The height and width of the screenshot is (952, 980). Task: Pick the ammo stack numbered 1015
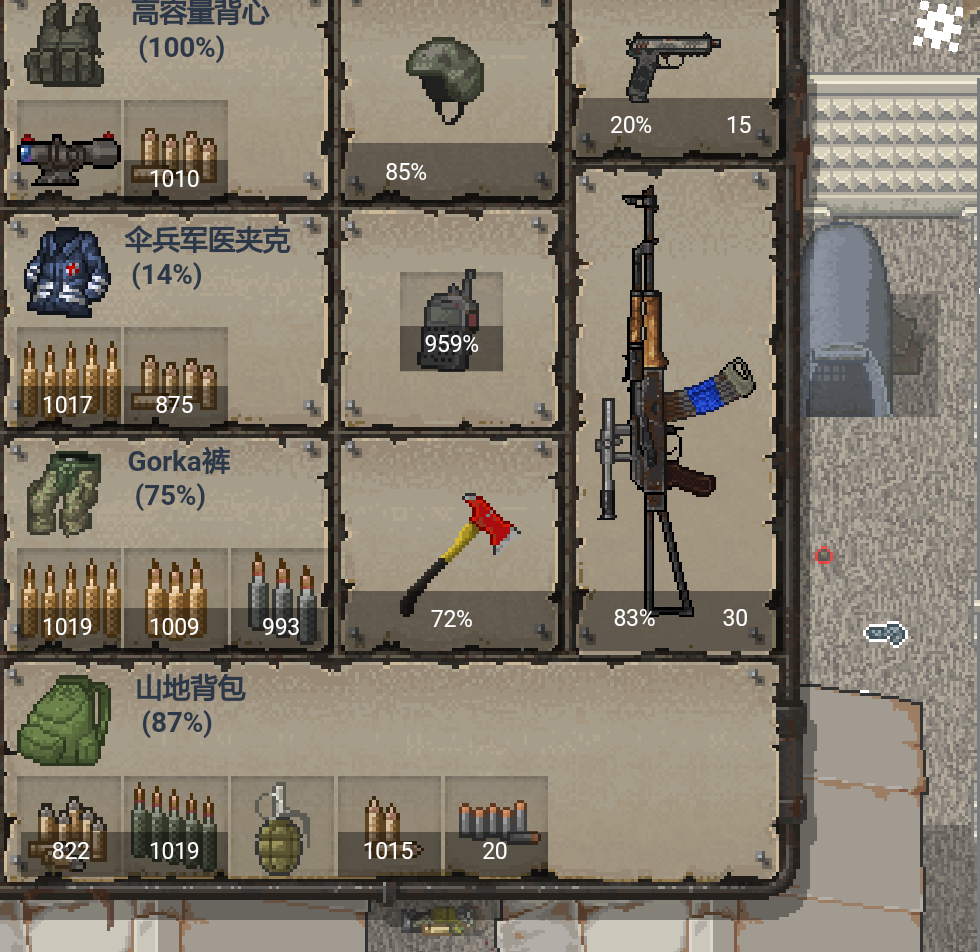[388, 826]
